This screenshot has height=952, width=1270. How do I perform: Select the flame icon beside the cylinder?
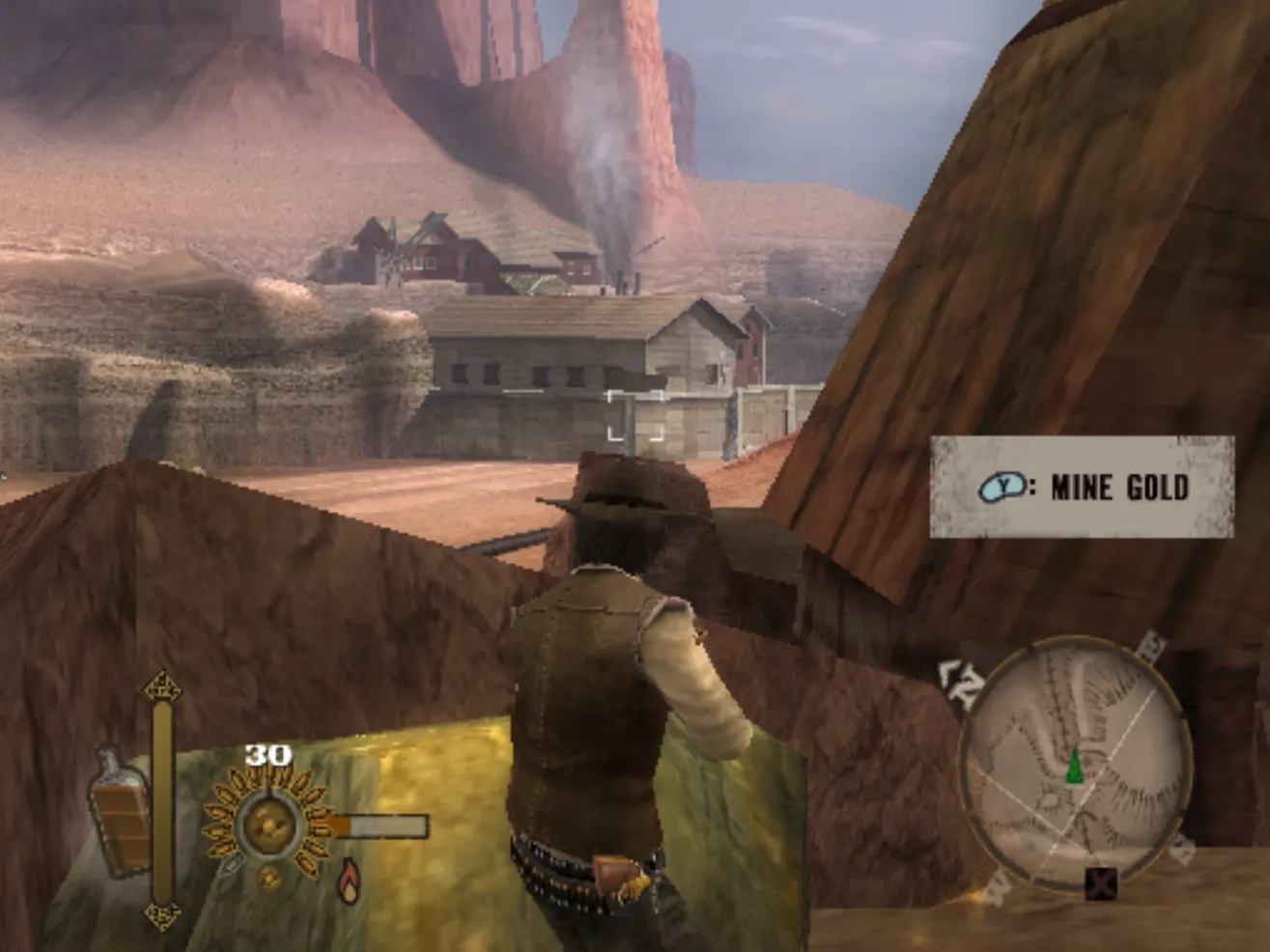pyautogui.click(x=349, y=880)
